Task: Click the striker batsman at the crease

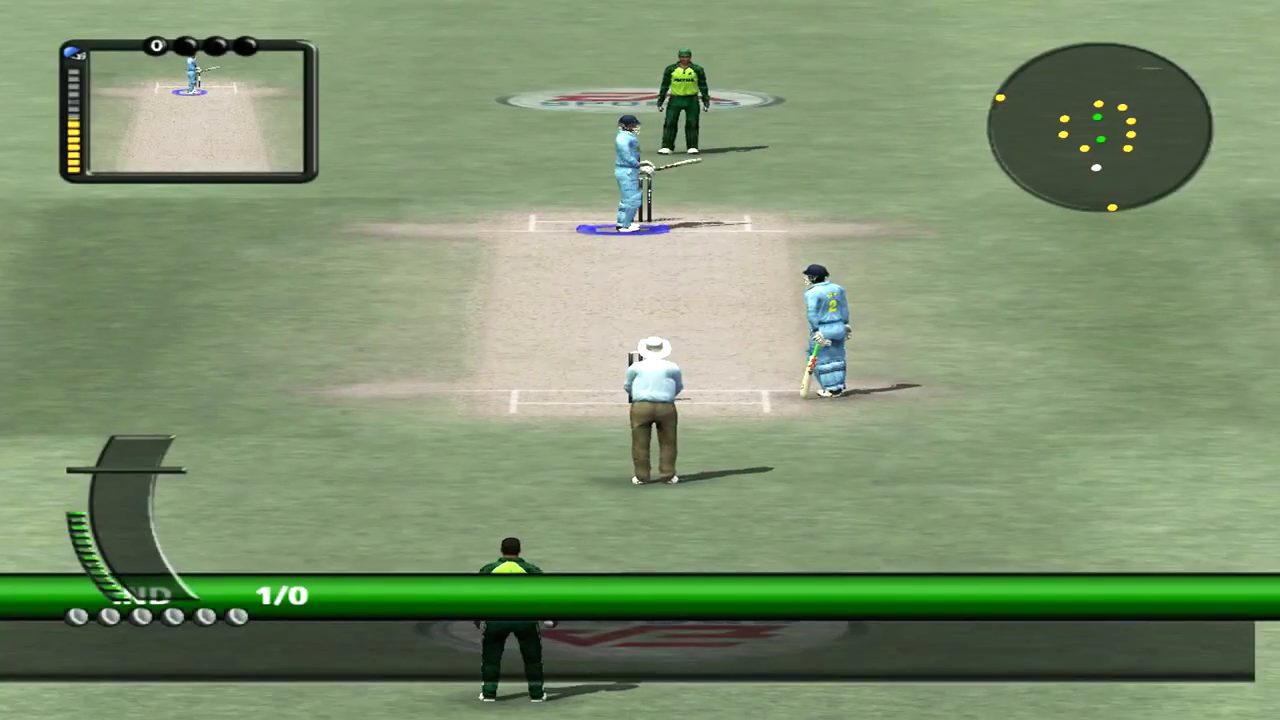Action: [x=625, y=175]
